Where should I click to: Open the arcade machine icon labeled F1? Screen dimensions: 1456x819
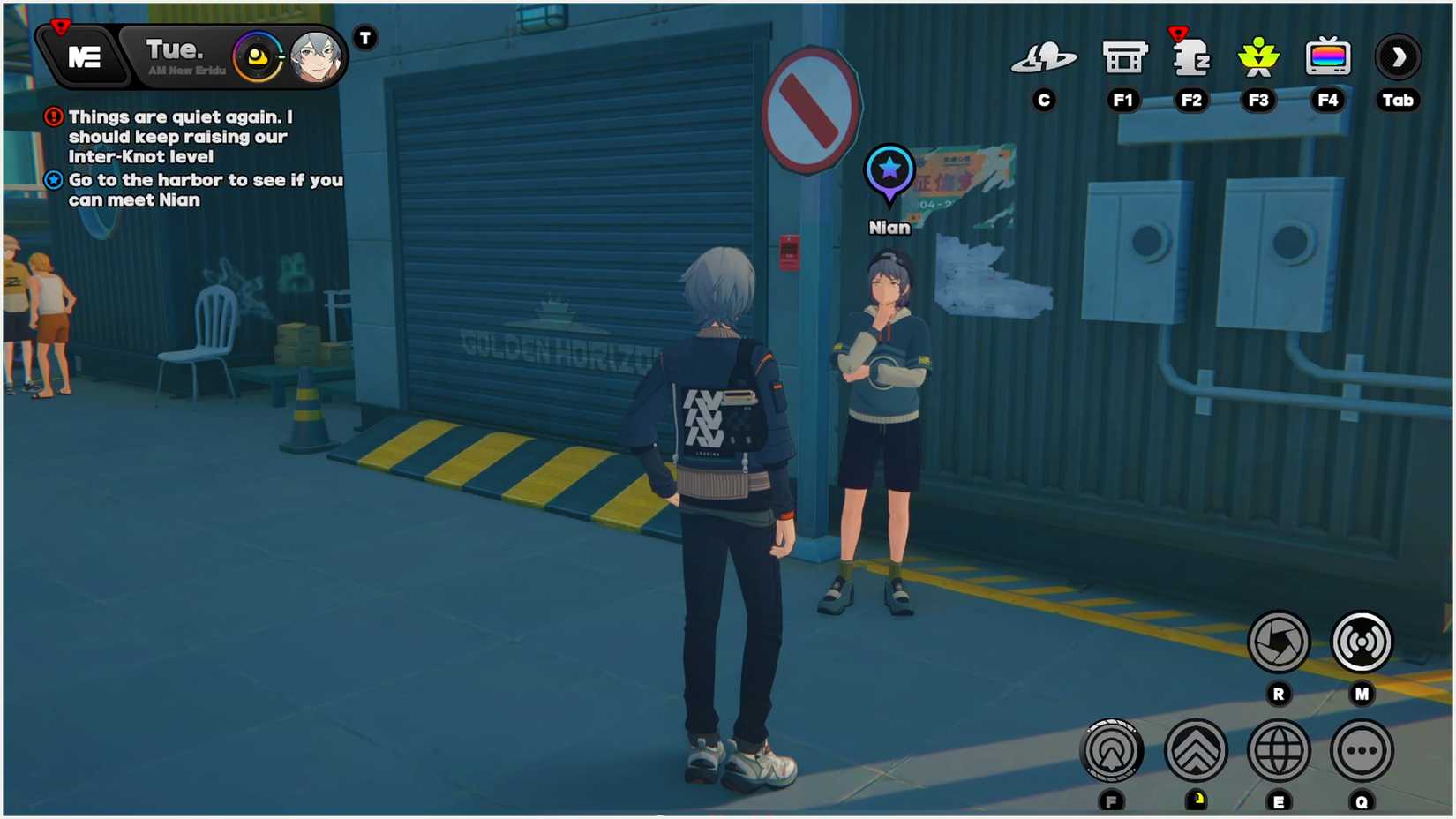pos(1124,56)
